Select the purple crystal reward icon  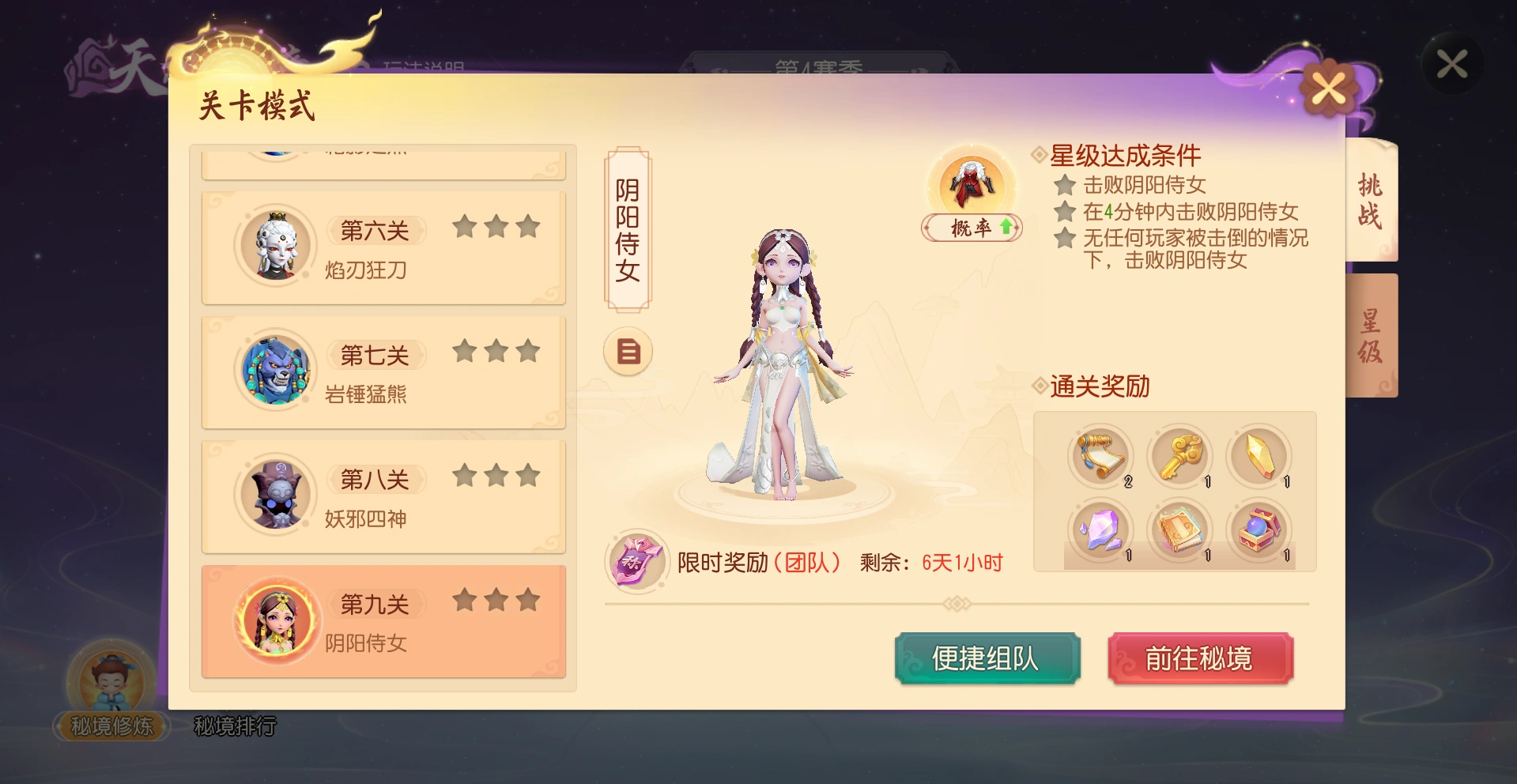pos(1100,531)
